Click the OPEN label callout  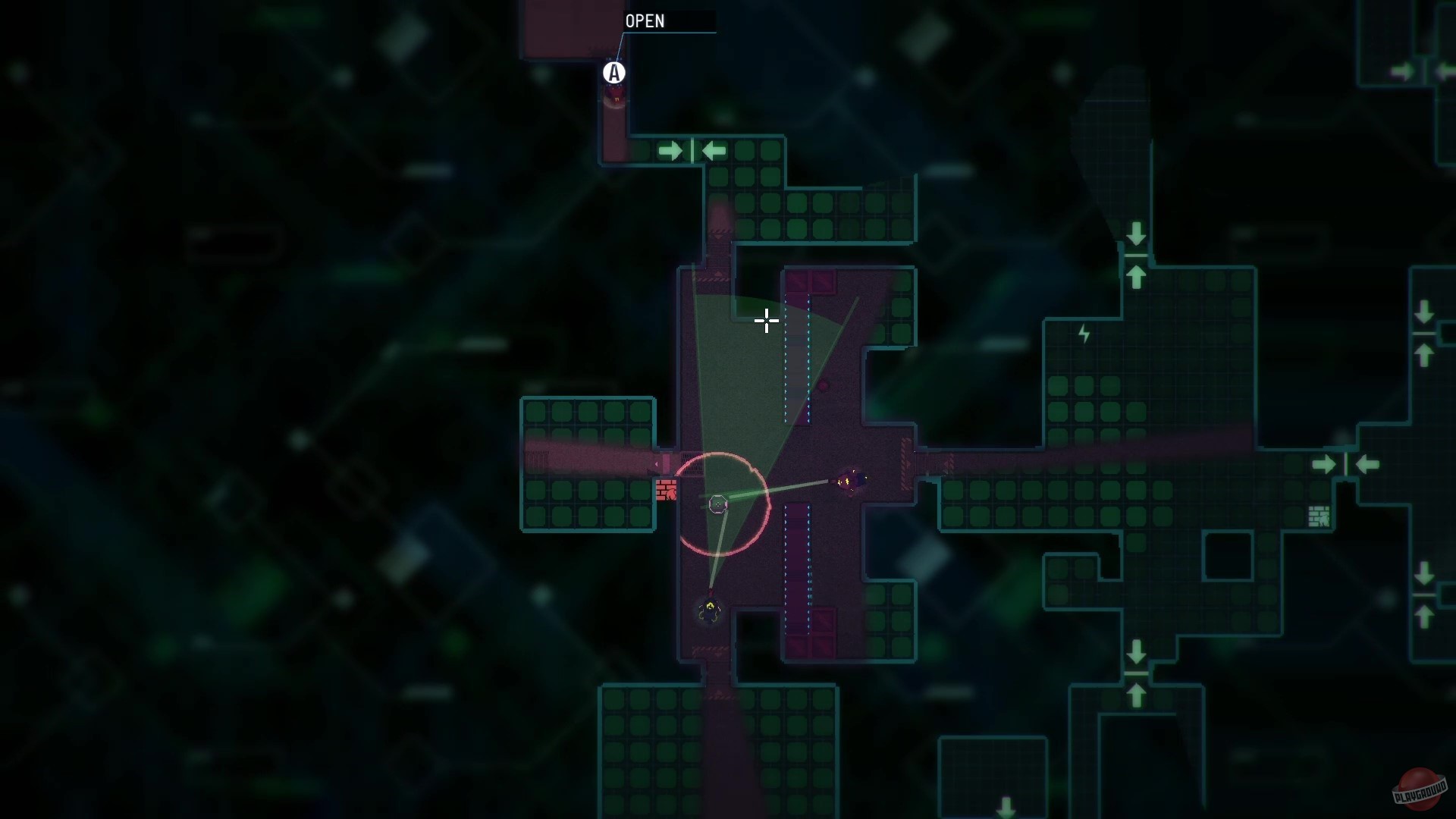pyautogui.click(x=645, y=21)
